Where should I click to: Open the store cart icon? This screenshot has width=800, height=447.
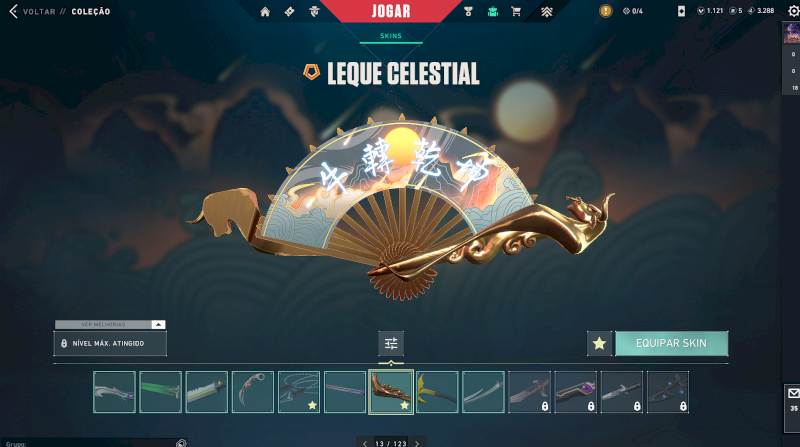516,12
